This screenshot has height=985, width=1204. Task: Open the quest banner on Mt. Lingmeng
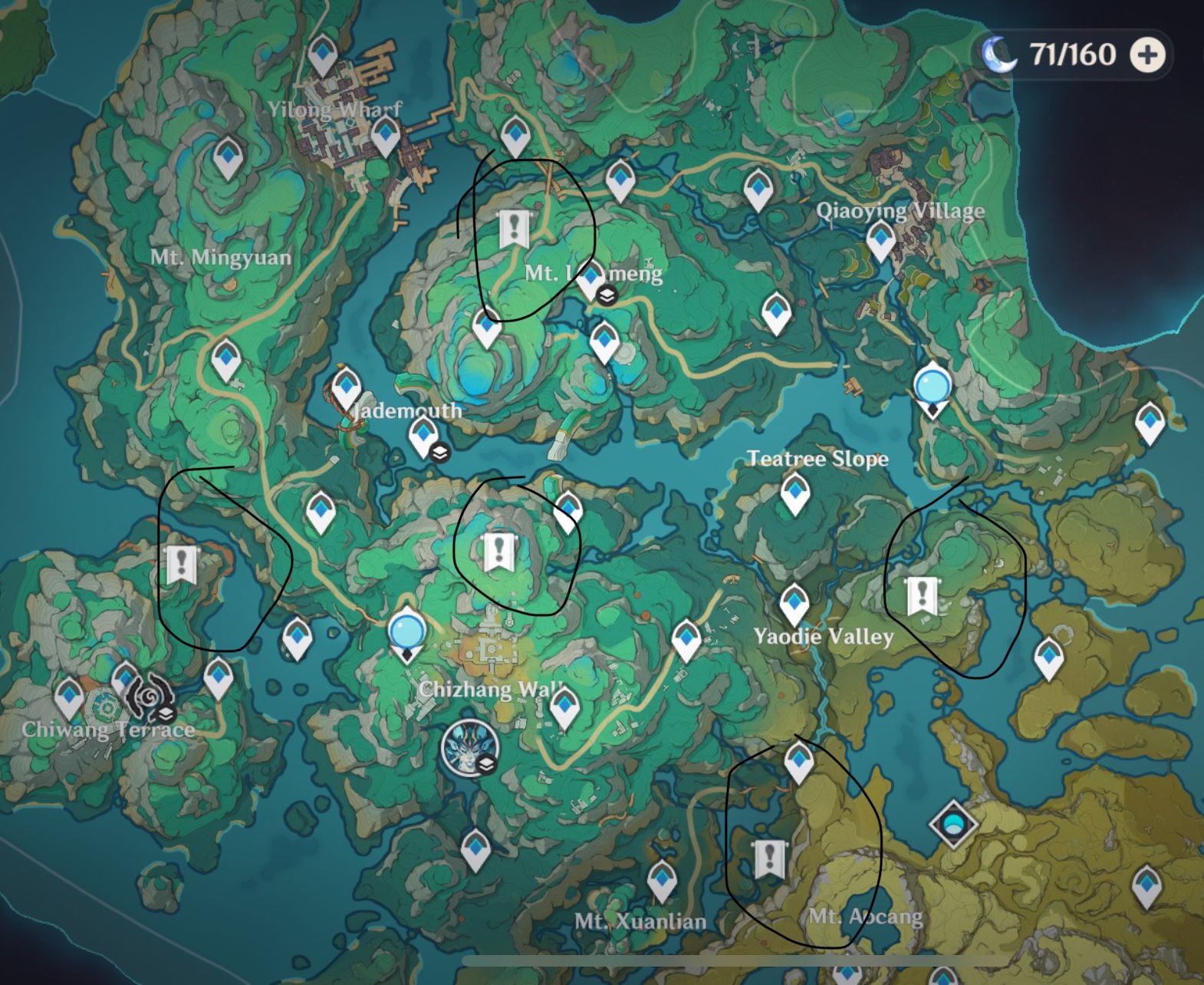coord(515,227)
